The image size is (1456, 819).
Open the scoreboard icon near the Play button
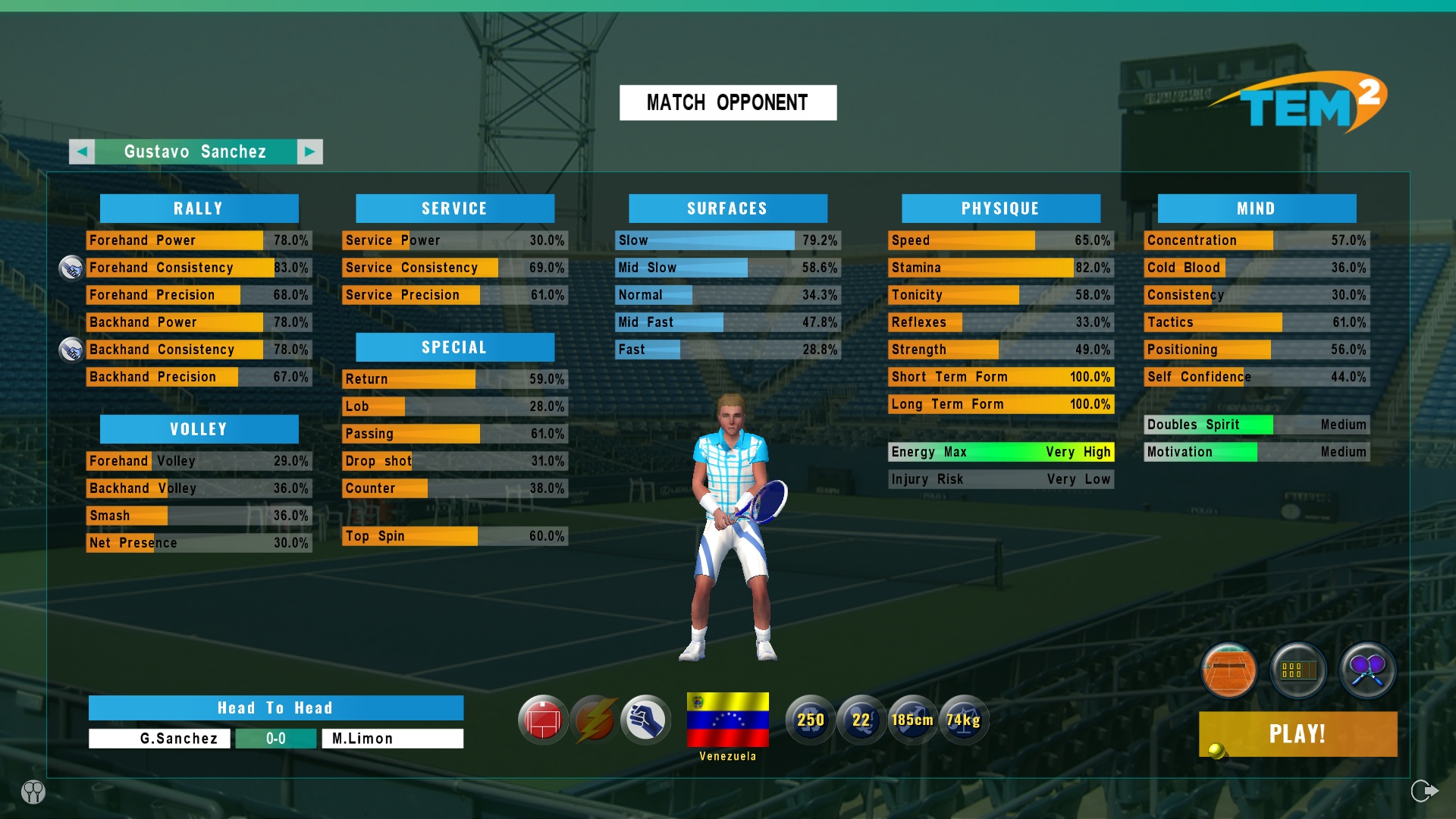pyautogui.click(x=1298, y=670)
